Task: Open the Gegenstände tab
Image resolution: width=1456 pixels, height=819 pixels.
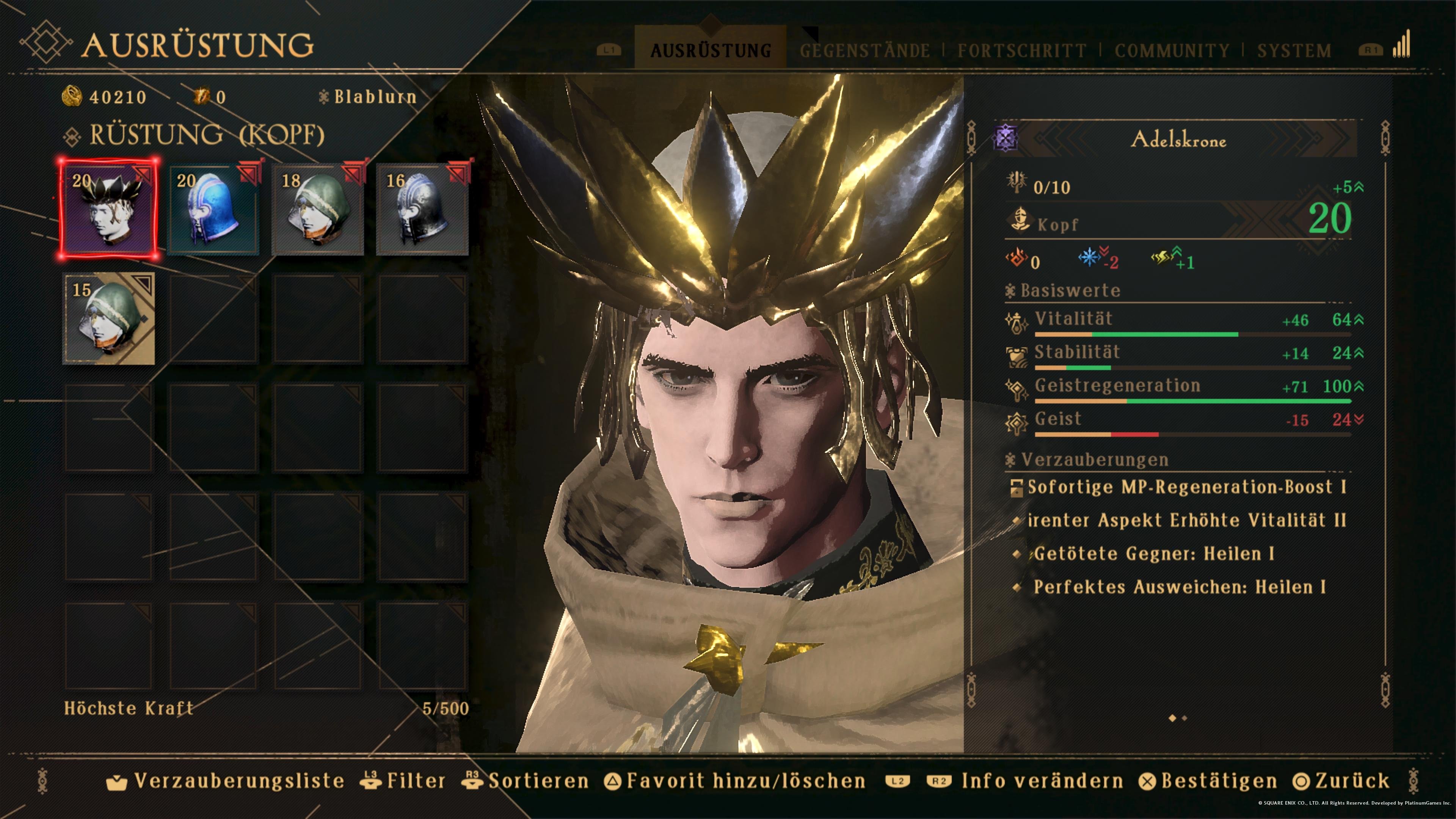Action: tap(864, 50)
